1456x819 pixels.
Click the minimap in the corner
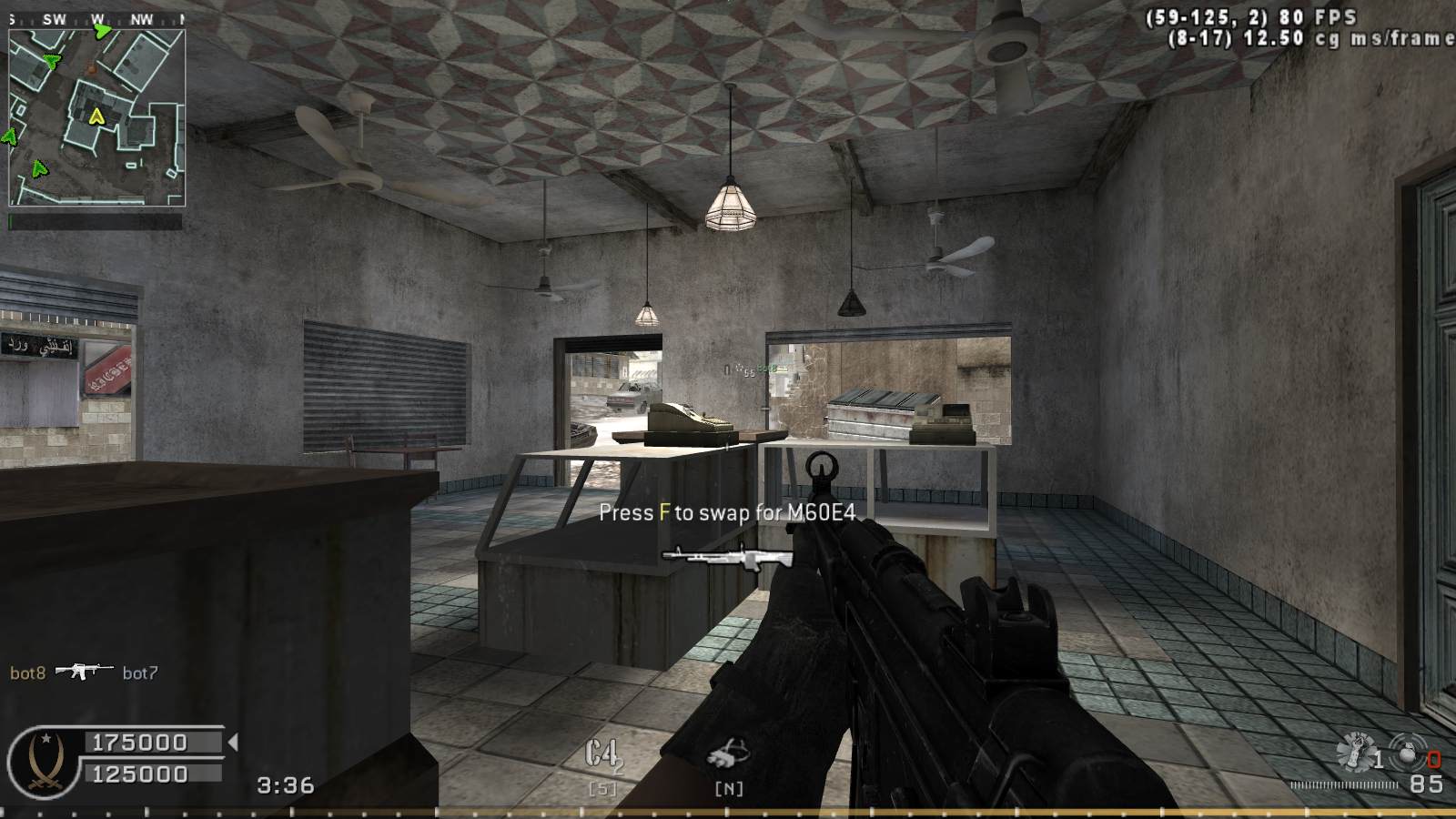(x=96, y=117)
